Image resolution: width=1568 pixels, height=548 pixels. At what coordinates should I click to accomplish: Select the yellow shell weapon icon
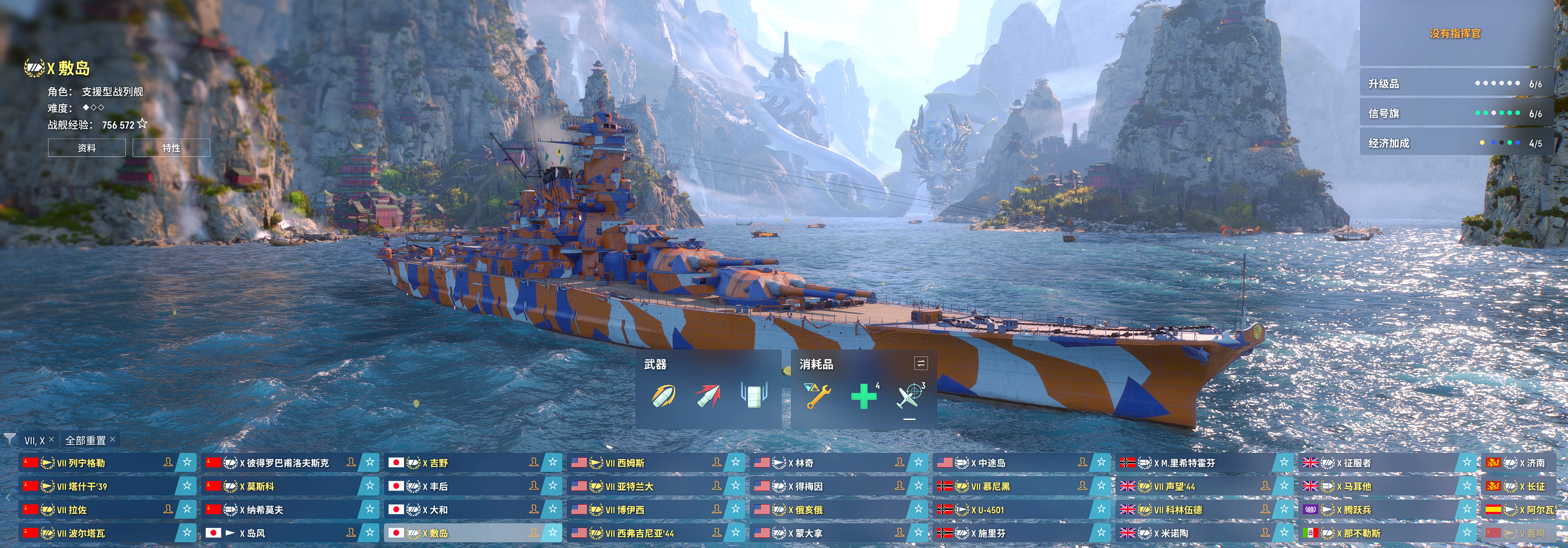(x=663, y=396)
